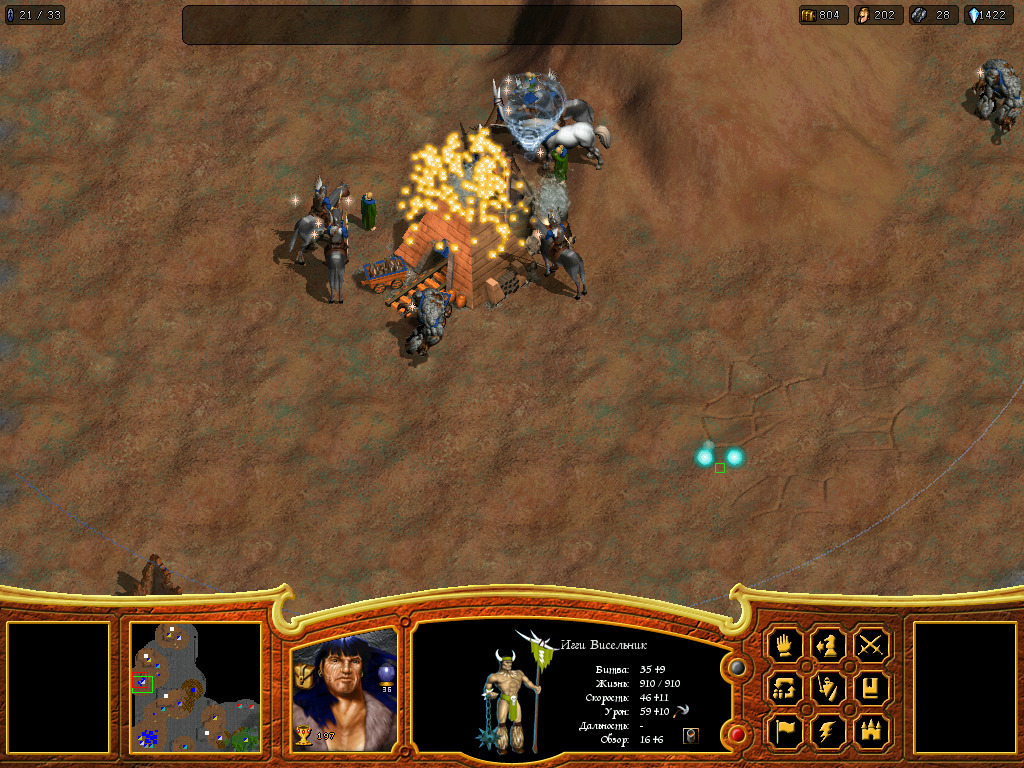
Task: Click the armor item icon beside Обзор
Action: point(690,736)
